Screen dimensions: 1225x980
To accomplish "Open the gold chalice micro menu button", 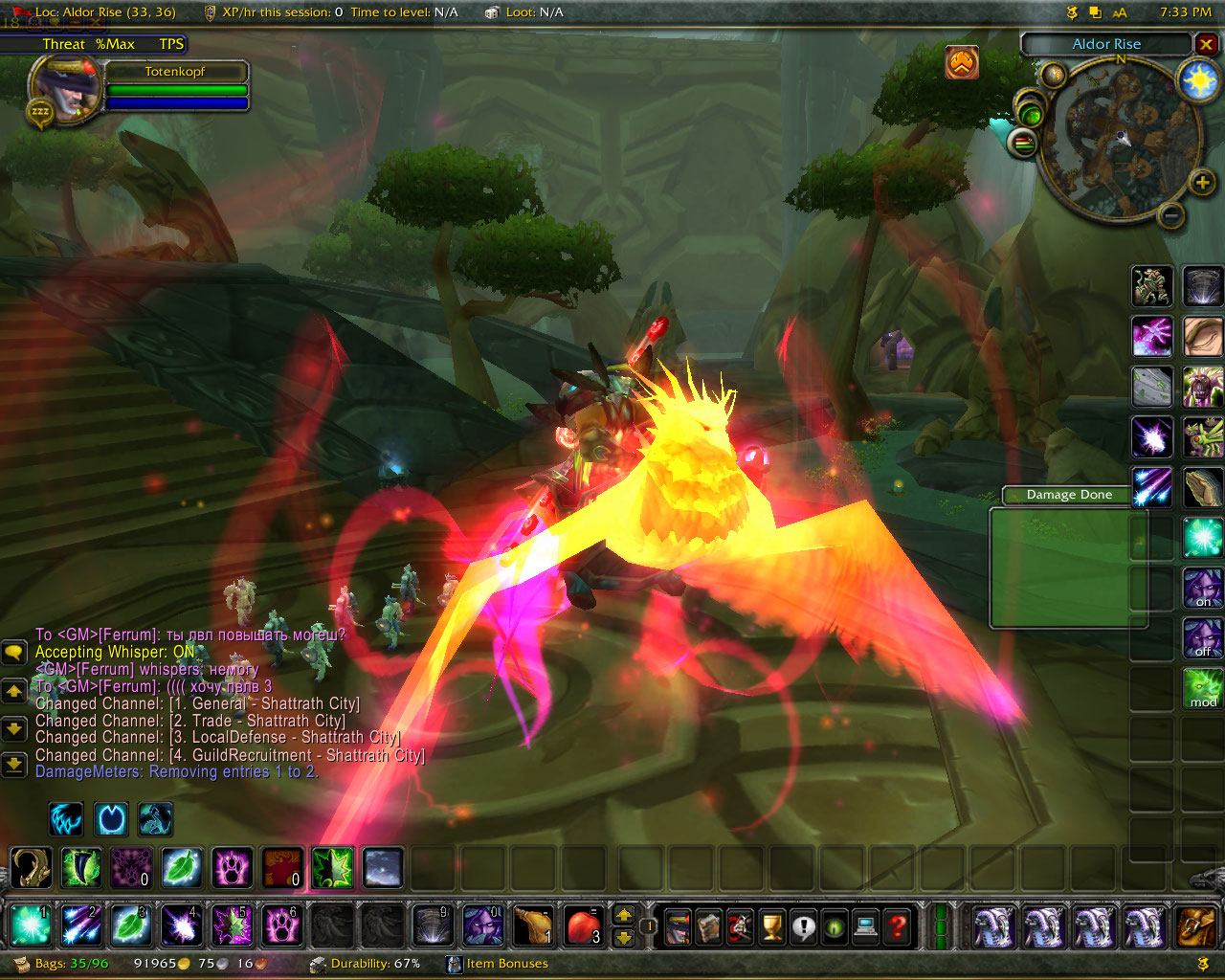I will click(x=771, y=926).
